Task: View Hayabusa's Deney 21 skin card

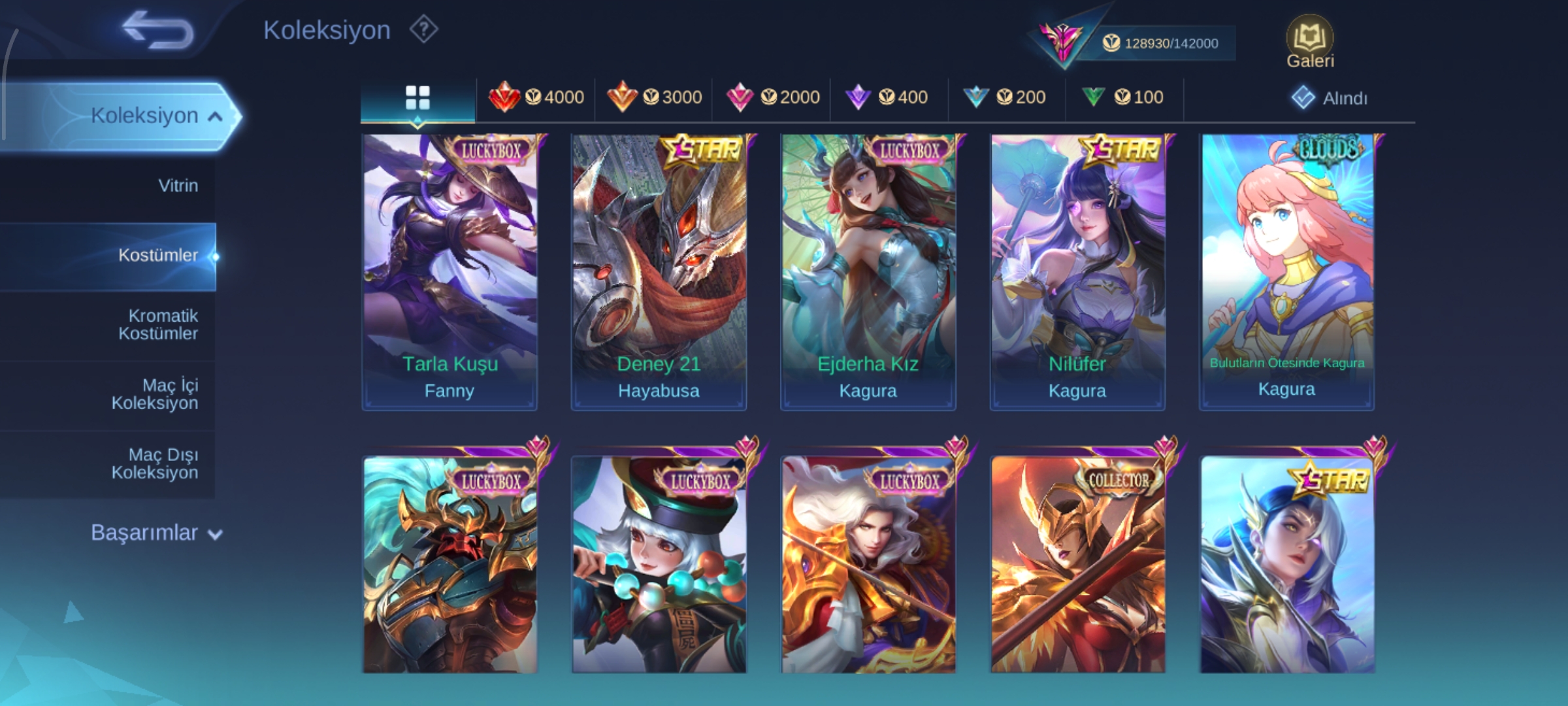Action: click(x=659, y=272)
